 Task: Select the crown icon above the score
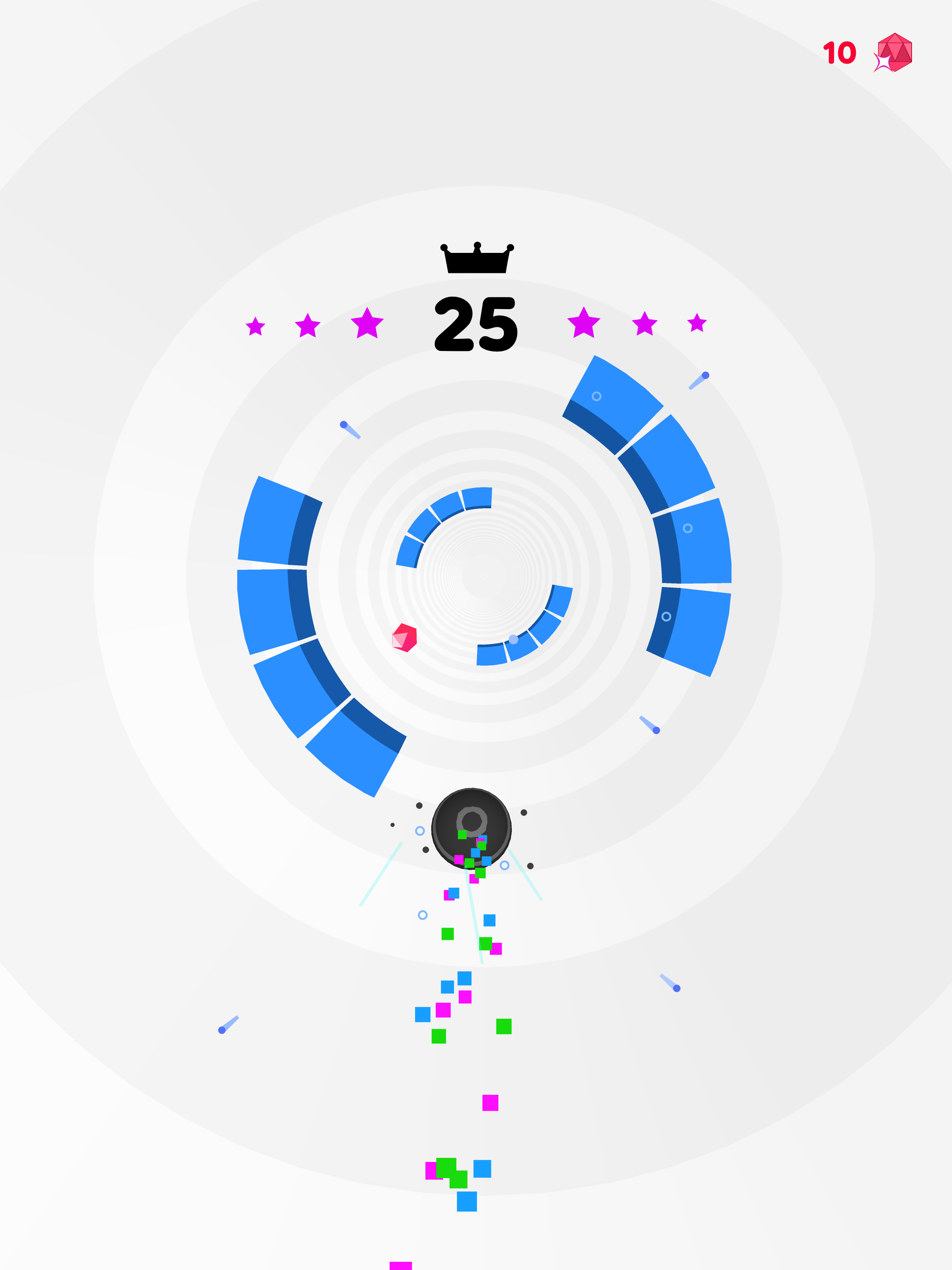tap(476, 258)
